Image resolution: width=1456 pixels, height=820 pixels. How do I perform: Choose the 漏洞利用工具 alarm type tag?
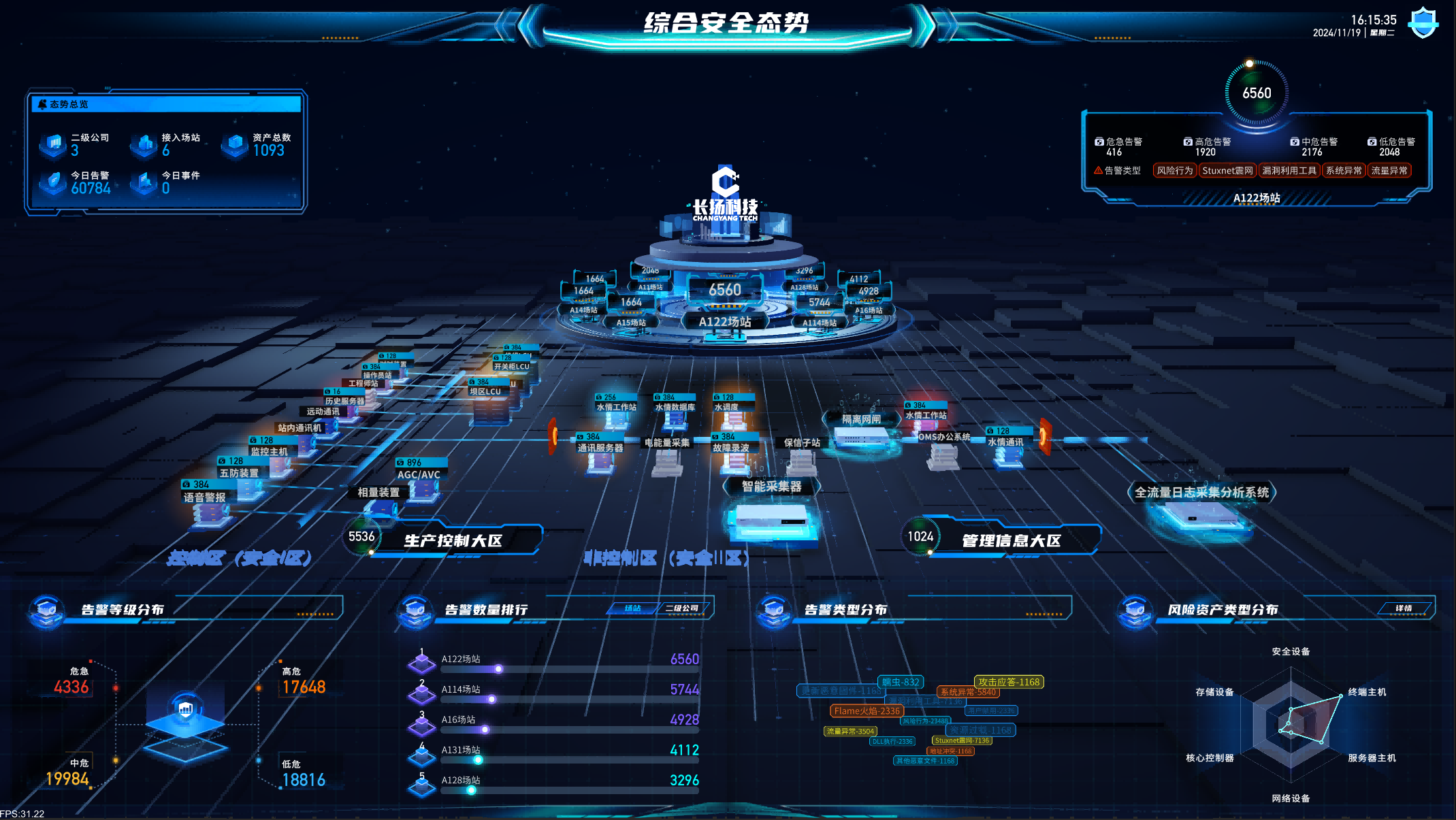pos(1289,171)
